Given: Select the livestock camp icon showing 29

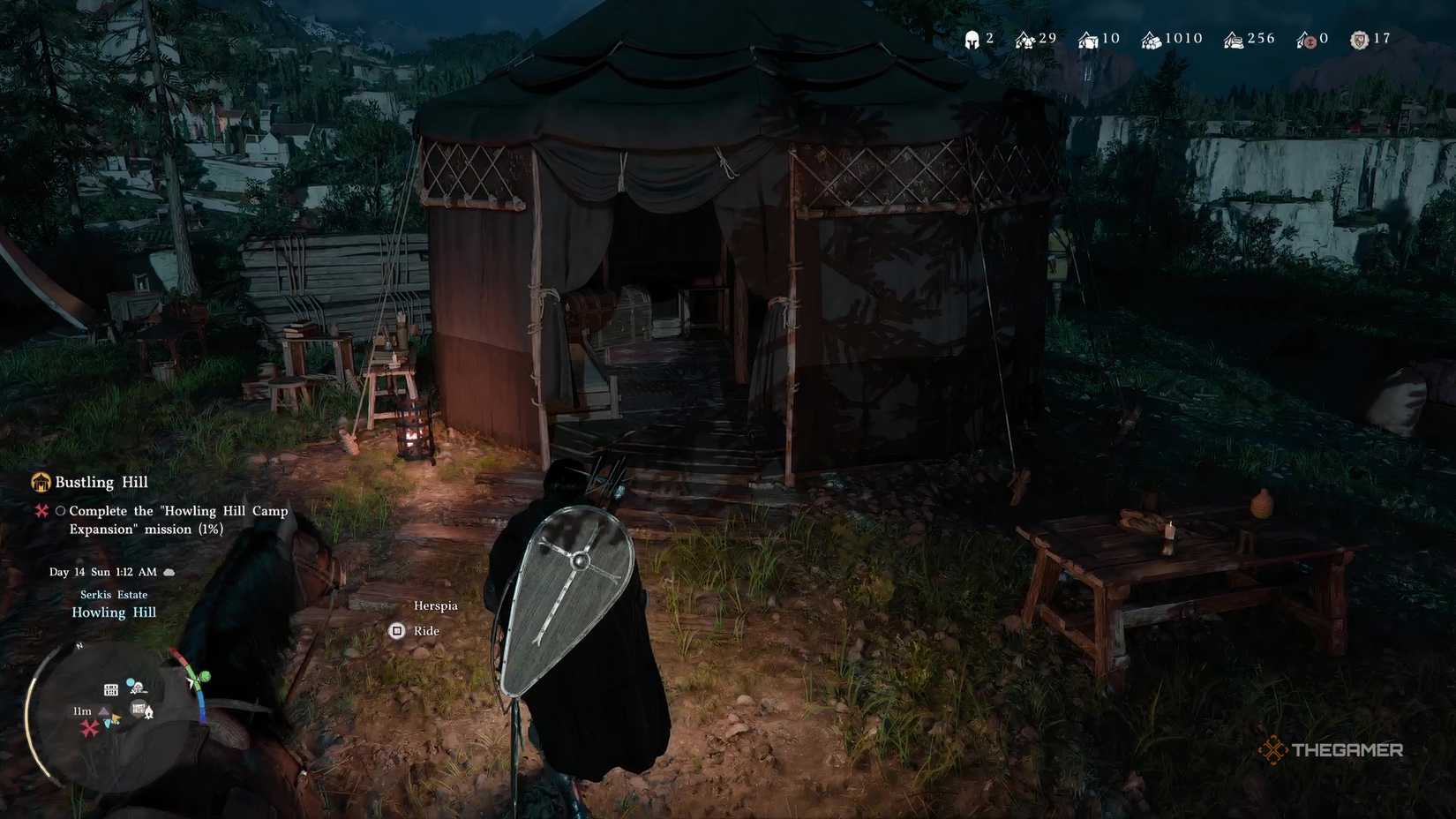Looking at the screenshot, I should (1024, 39).
